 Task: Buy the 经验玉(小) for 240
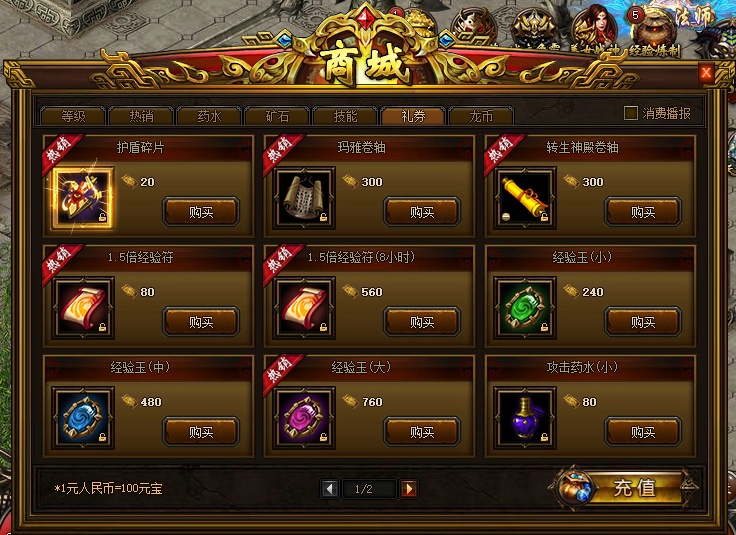(643, 322)
